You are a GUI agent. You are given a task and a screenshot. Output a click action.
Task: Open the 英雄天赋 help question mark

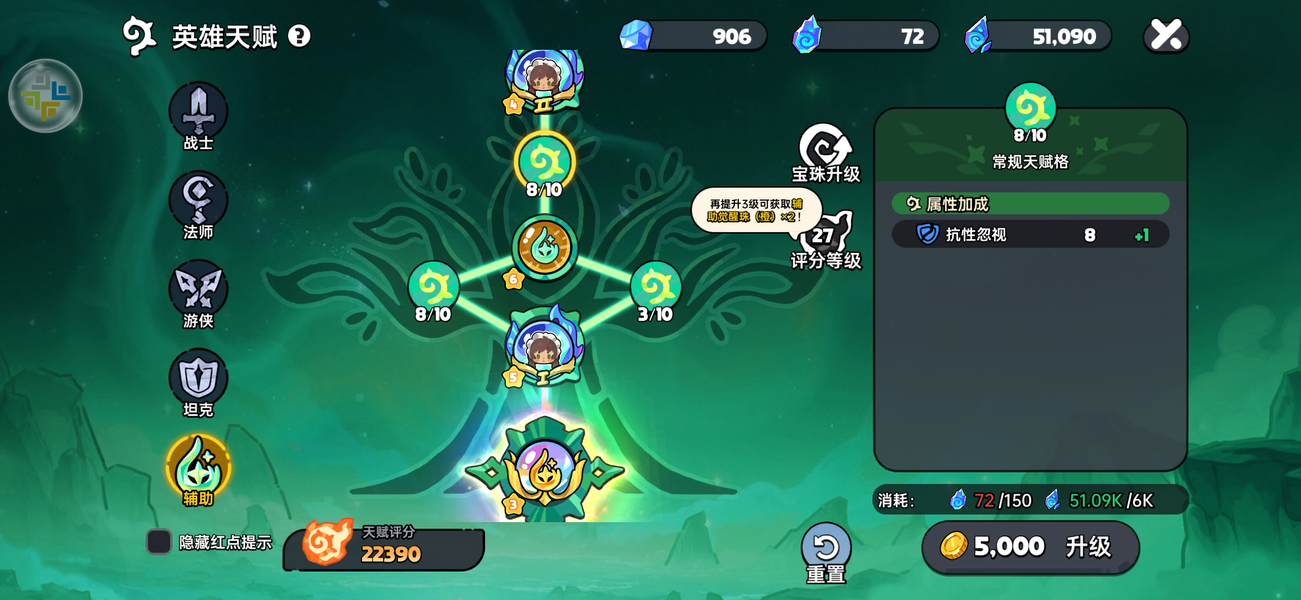pos(299,36)
